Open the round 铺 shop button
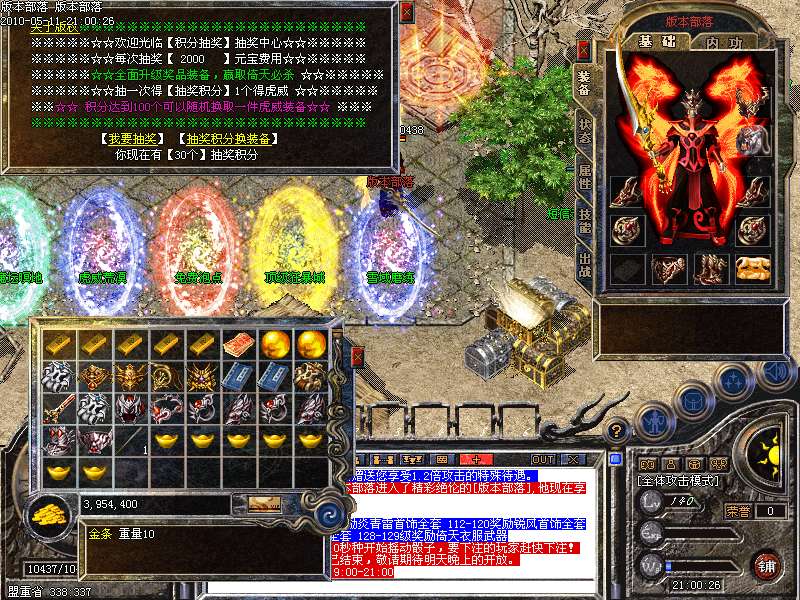 point(766,565)
